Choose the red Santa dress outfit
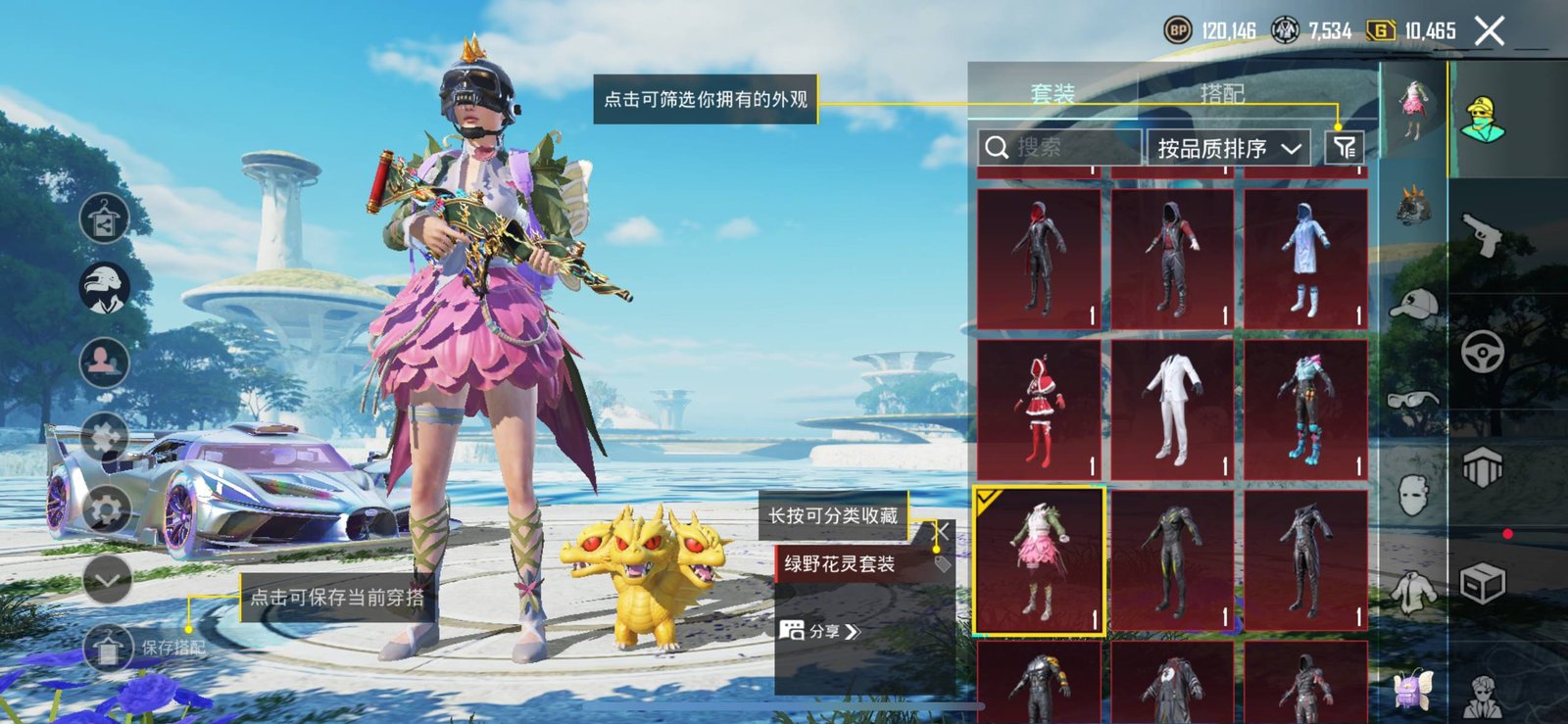 coord(1039,409)
